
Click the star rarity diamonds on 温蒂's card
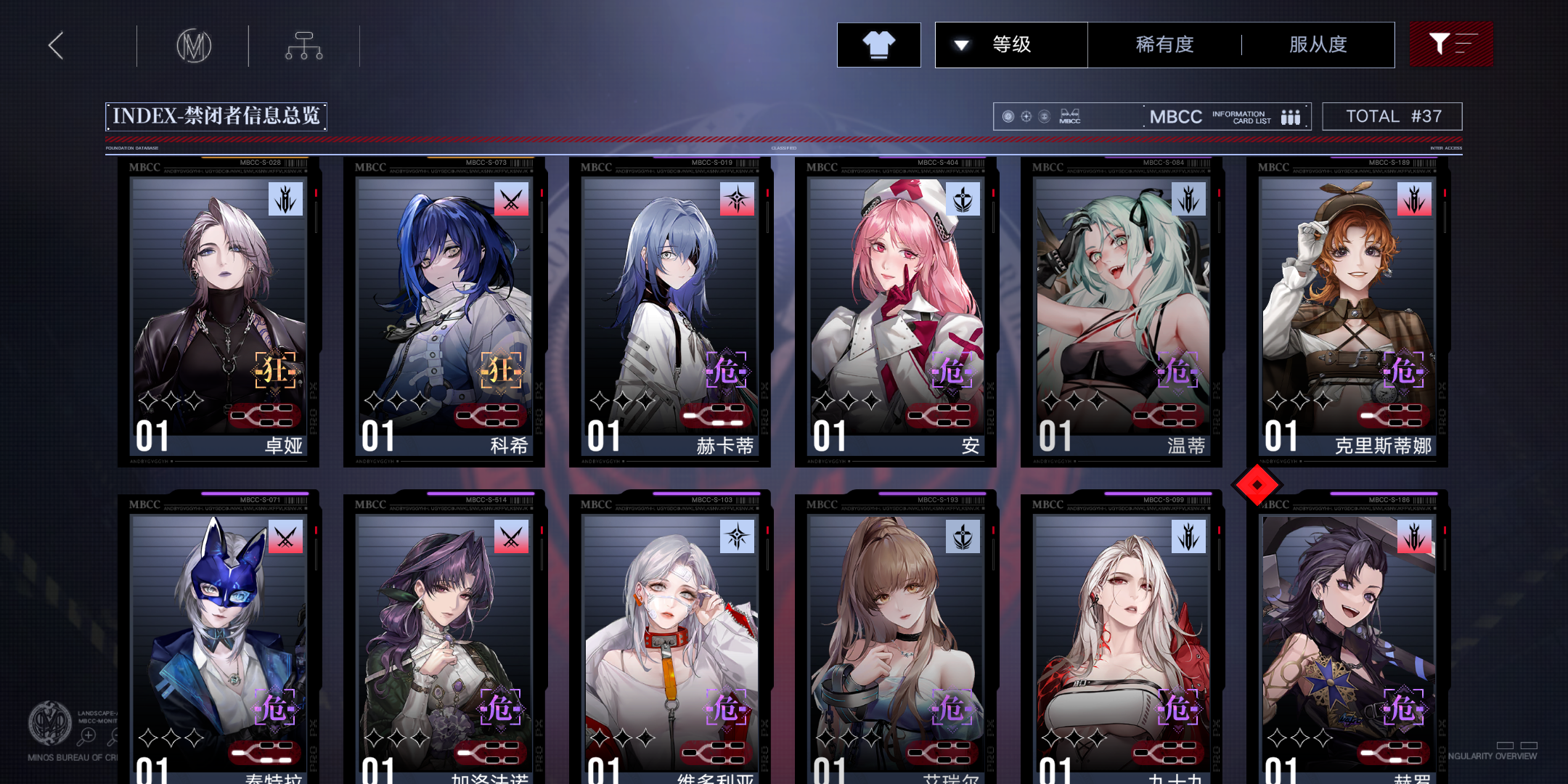pyautogui.click(x=1075, y=400)
